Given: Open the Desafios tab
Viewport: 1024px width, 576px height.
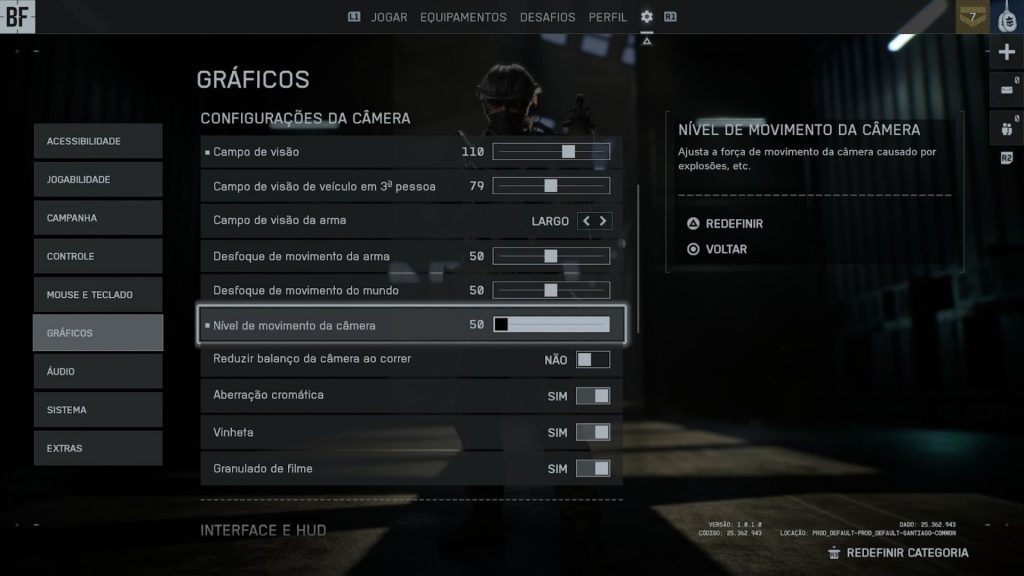Looking at the screenshot, I should 547,17.
